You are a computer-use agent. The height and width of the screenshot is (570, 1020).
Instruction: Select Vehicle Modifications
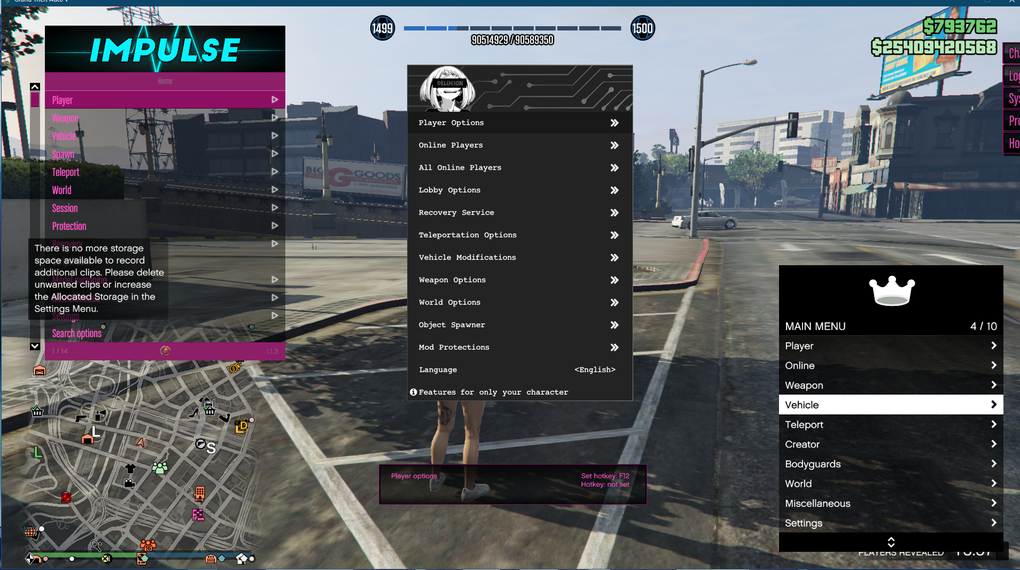[519, 258]
